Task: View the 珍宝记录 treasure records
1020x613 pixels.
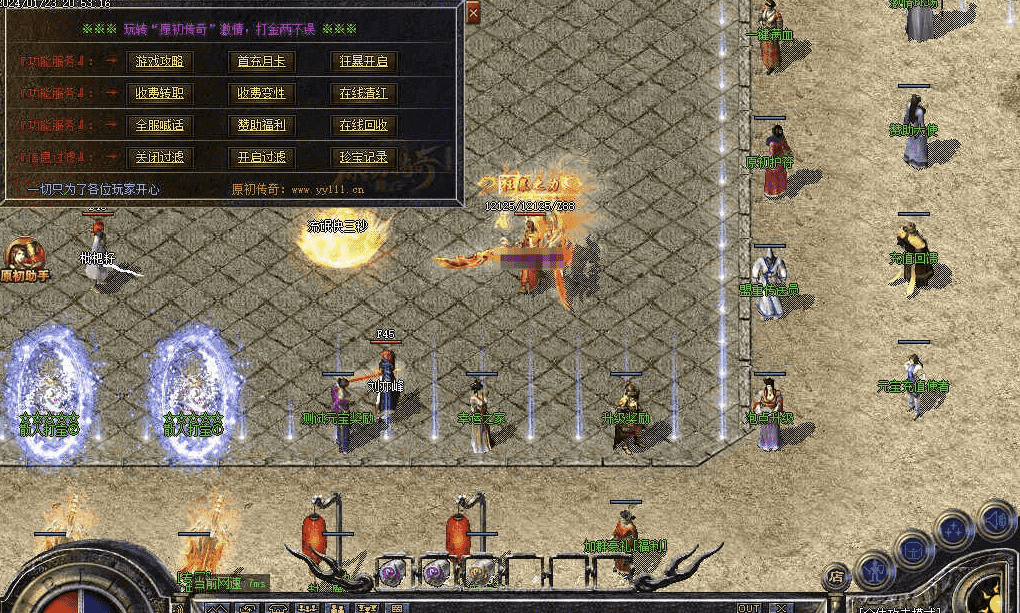Action: (x=364, y=157)
